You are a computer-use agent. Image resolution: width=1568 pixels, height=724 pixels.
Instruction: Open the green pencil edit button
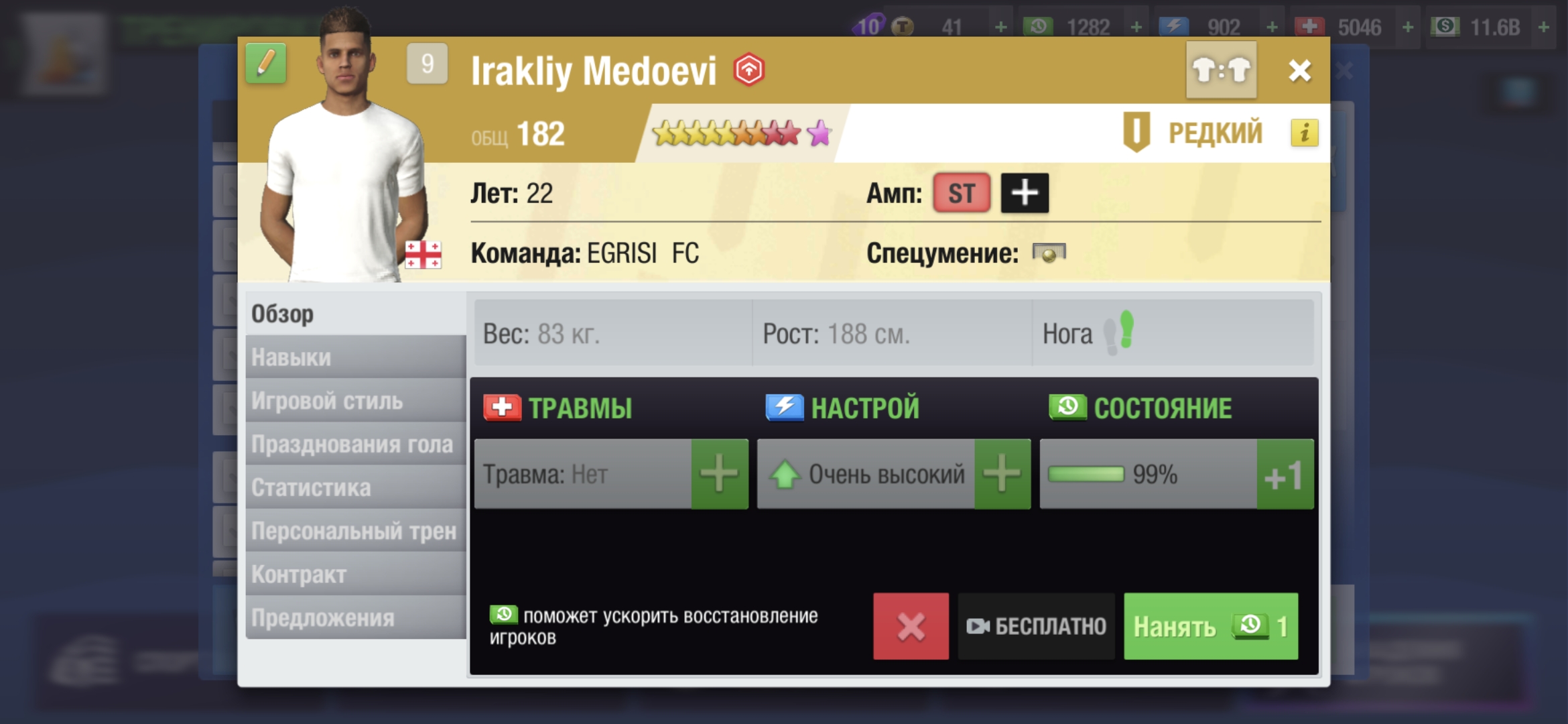pos(266,64)
